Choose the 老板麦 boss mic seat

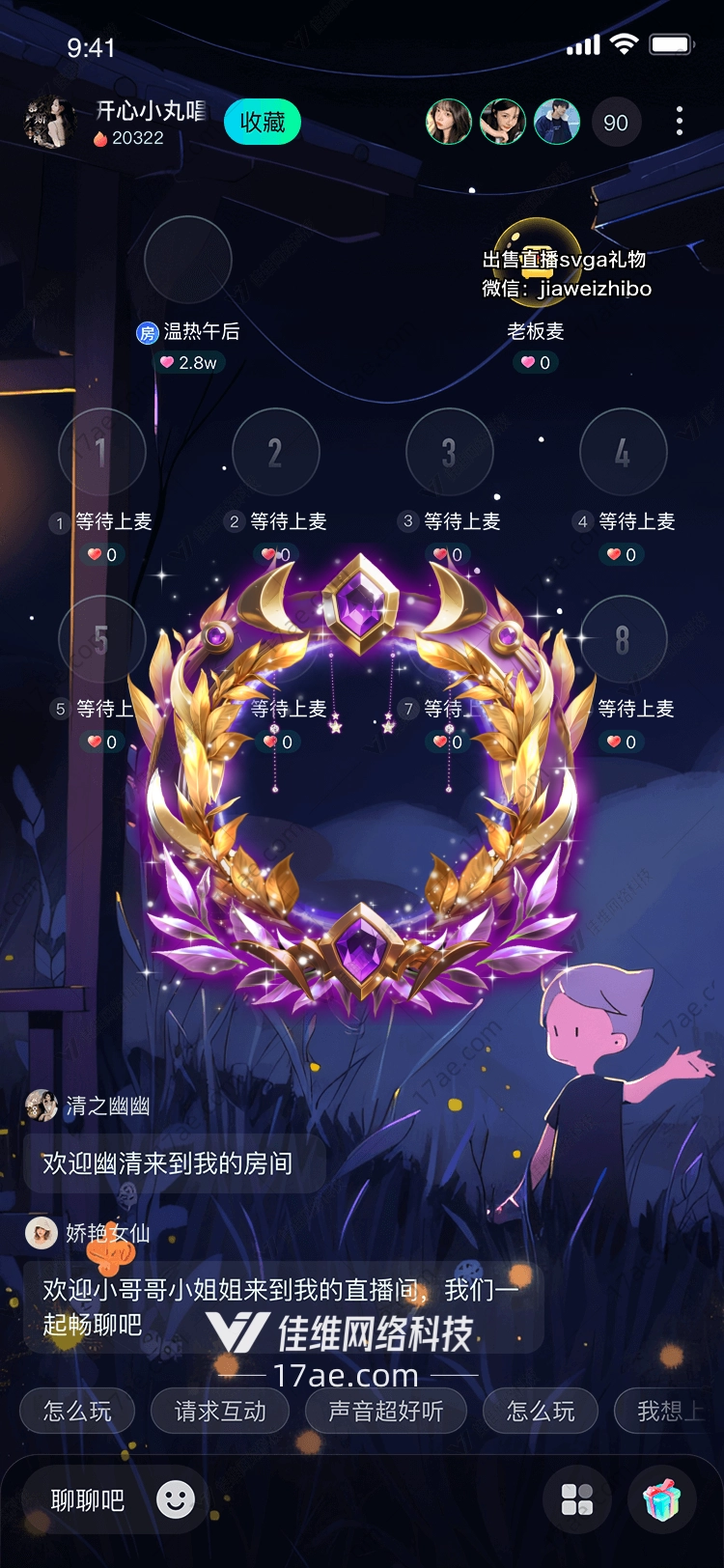tap(537, 261)
